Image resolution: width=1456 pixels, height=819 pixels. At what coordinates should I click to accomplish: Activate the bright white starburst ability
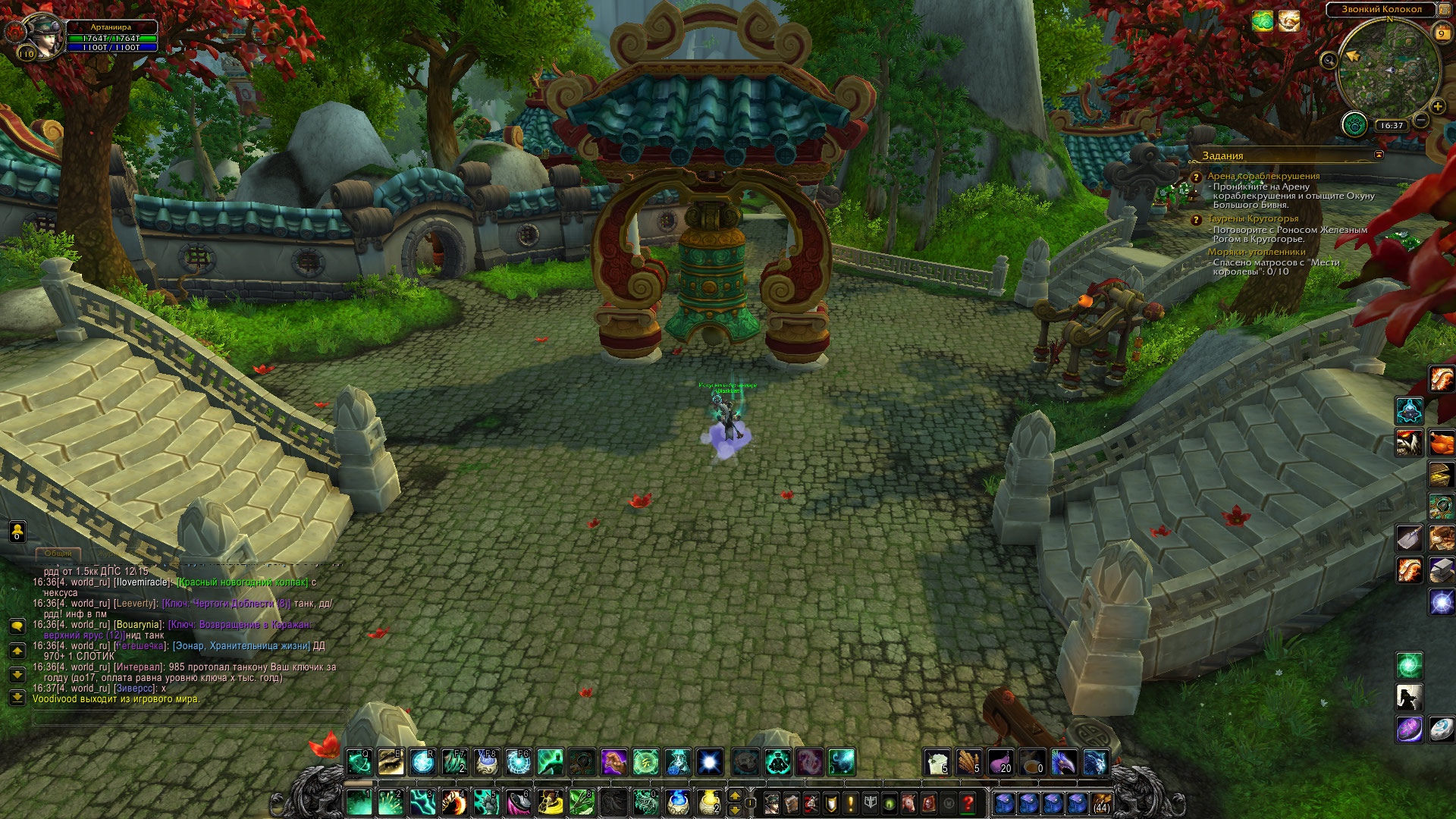click(x=710, y=761)
